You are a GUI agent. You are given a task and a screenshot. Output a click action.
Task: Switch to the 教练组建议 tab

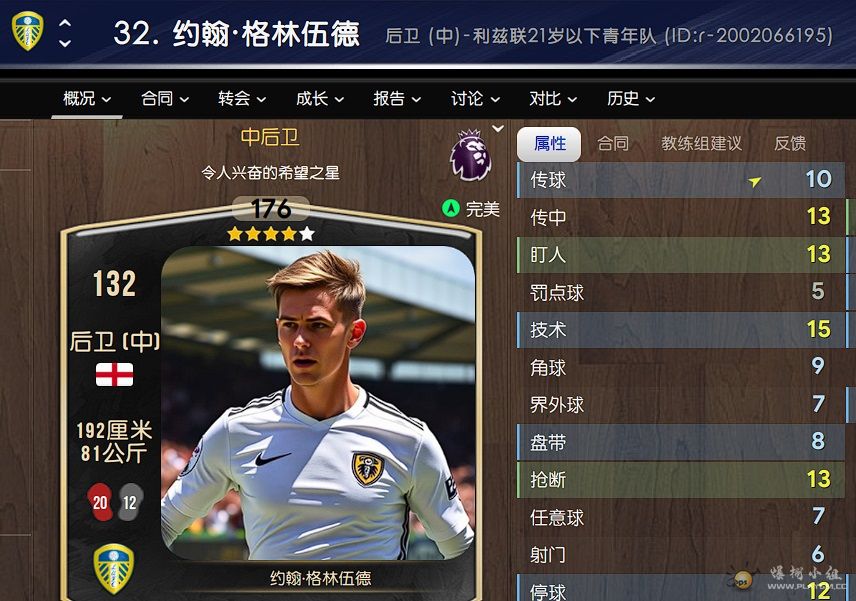click(x=701, y=144)
